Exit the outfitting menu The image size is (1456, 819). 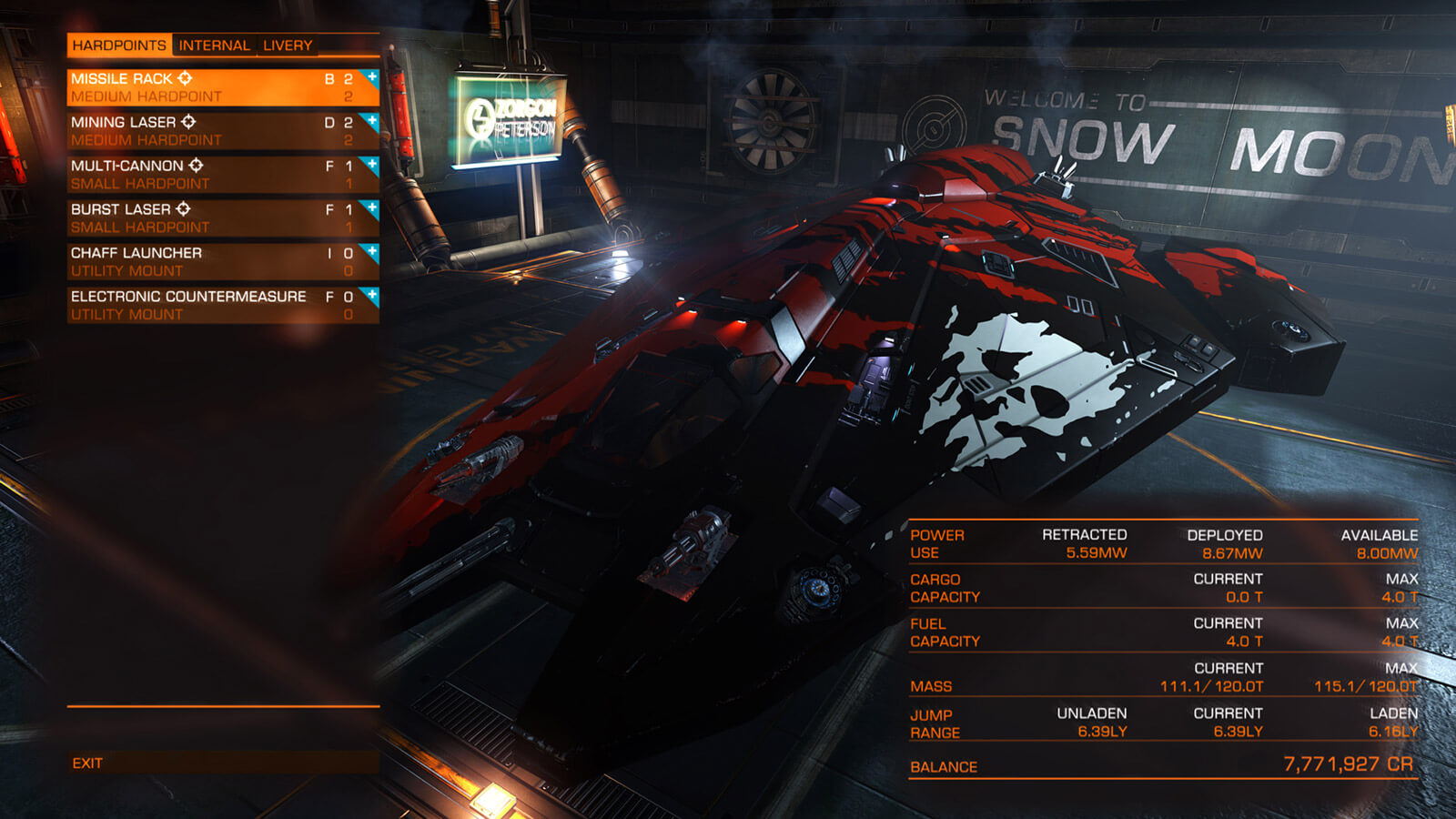coord(88,763)
